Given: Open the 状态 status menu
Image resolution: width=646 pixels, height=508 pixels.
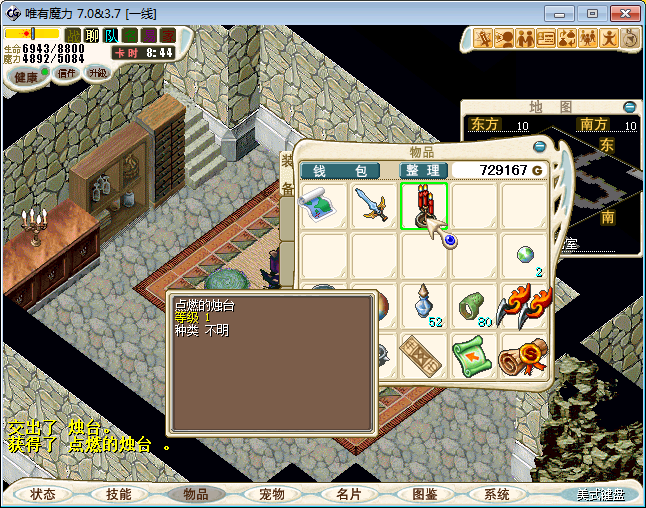Looking at the screenshot, I should click(43, 494).
